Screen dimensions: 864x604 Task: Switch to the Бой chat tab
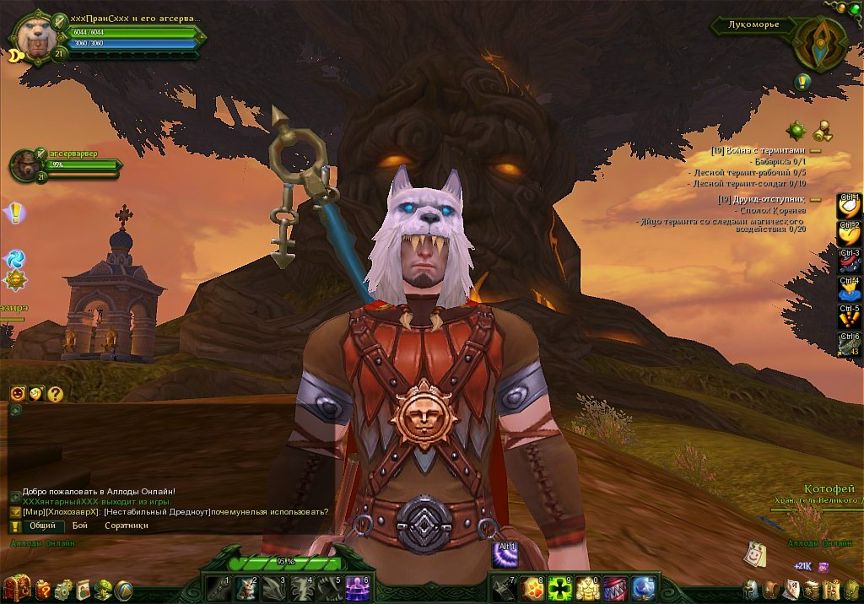coord(80,525)
